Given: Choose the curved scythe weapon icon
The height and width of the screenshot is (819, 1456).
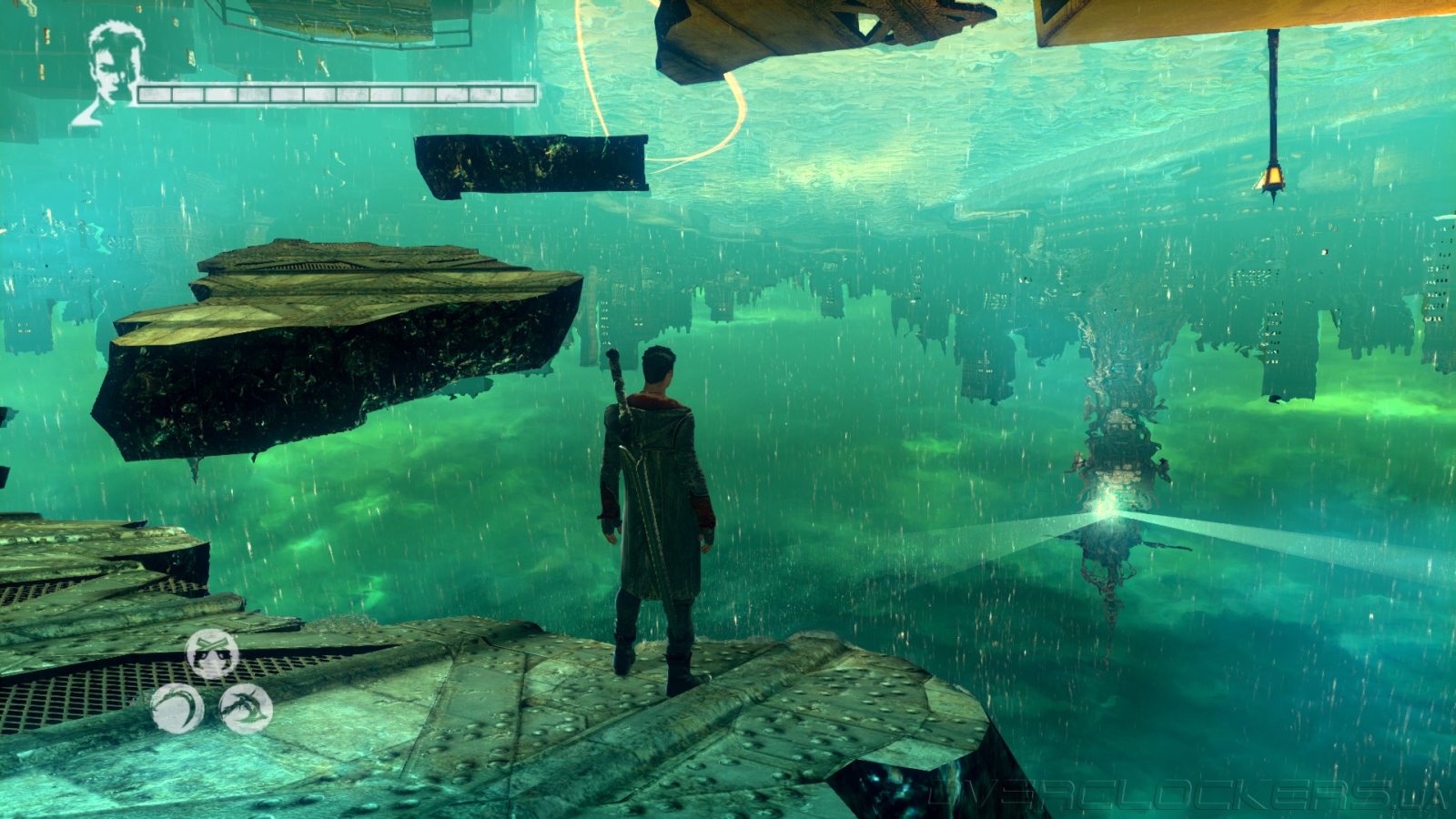Looking at the screenshot, I should pos(177,707).
